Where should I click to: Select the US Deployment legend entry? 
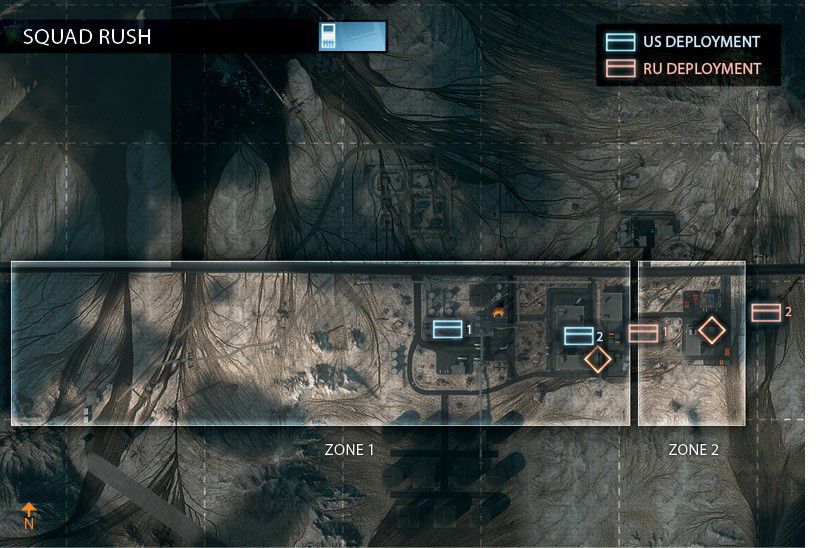pos(683,42)
